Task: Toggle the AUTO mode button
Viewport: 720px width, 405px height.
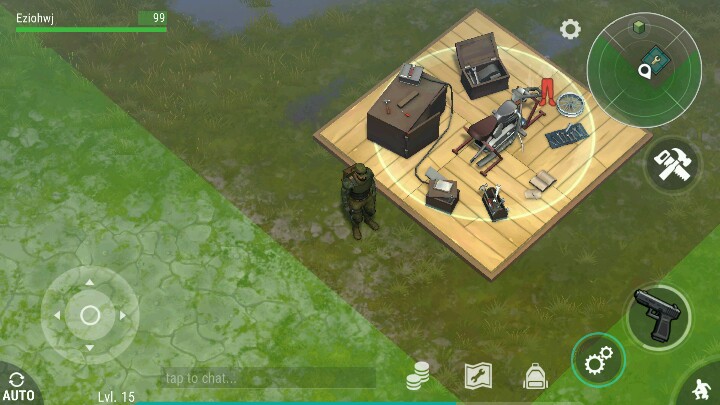Action: tap(18, 386)
